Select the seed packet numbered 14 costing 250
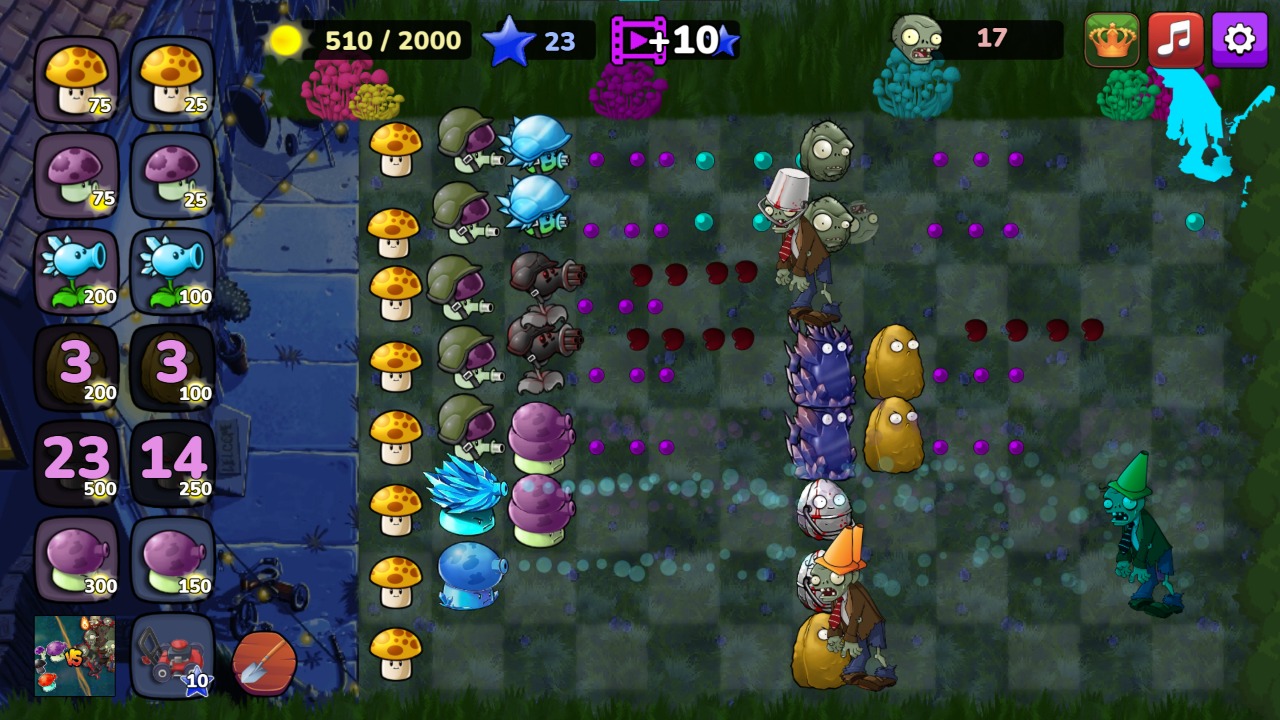Viewport: 1280px width, 720px height. click(172, 458)
